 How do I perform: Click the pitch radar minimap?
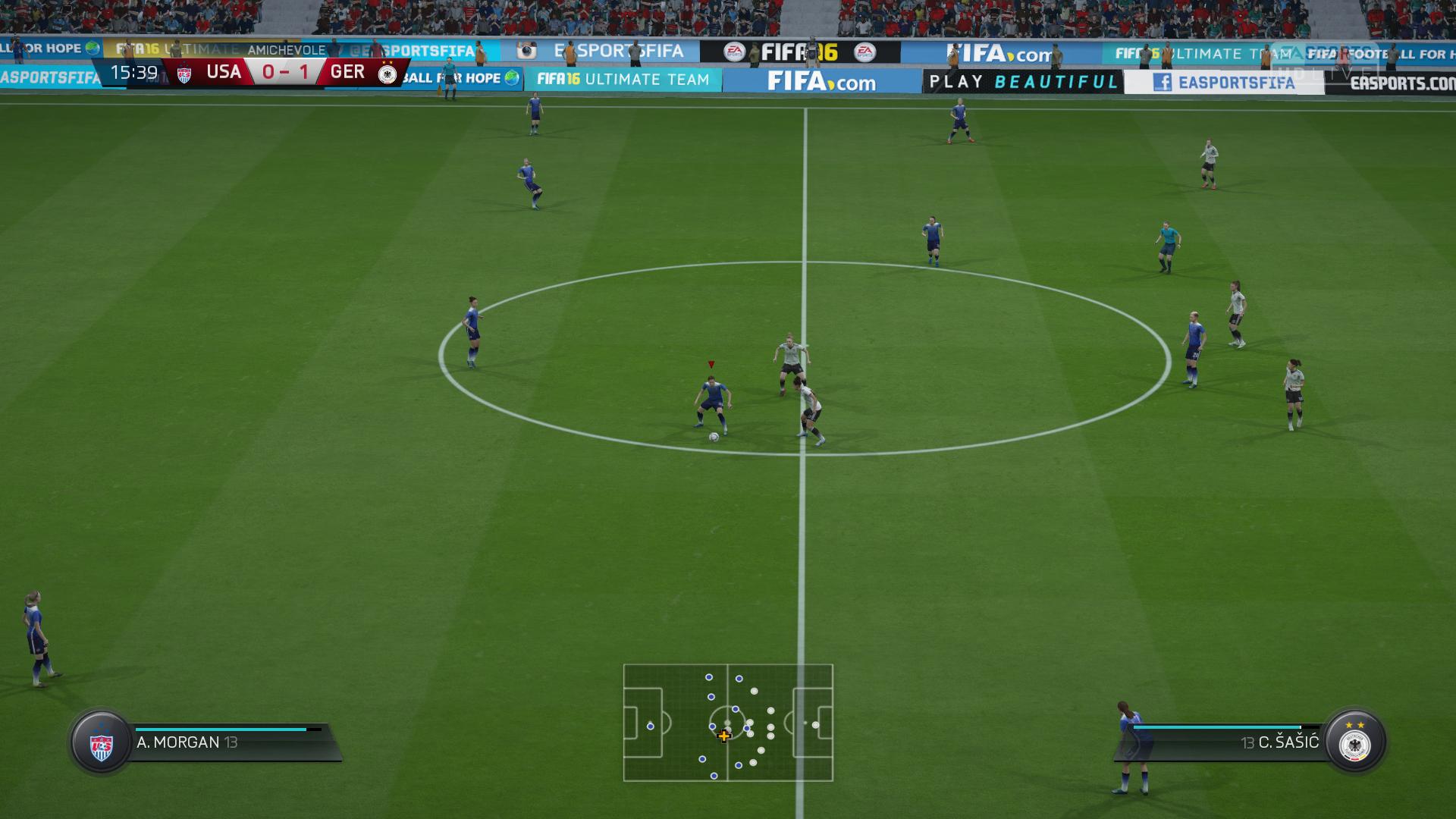tap(728, 723)
